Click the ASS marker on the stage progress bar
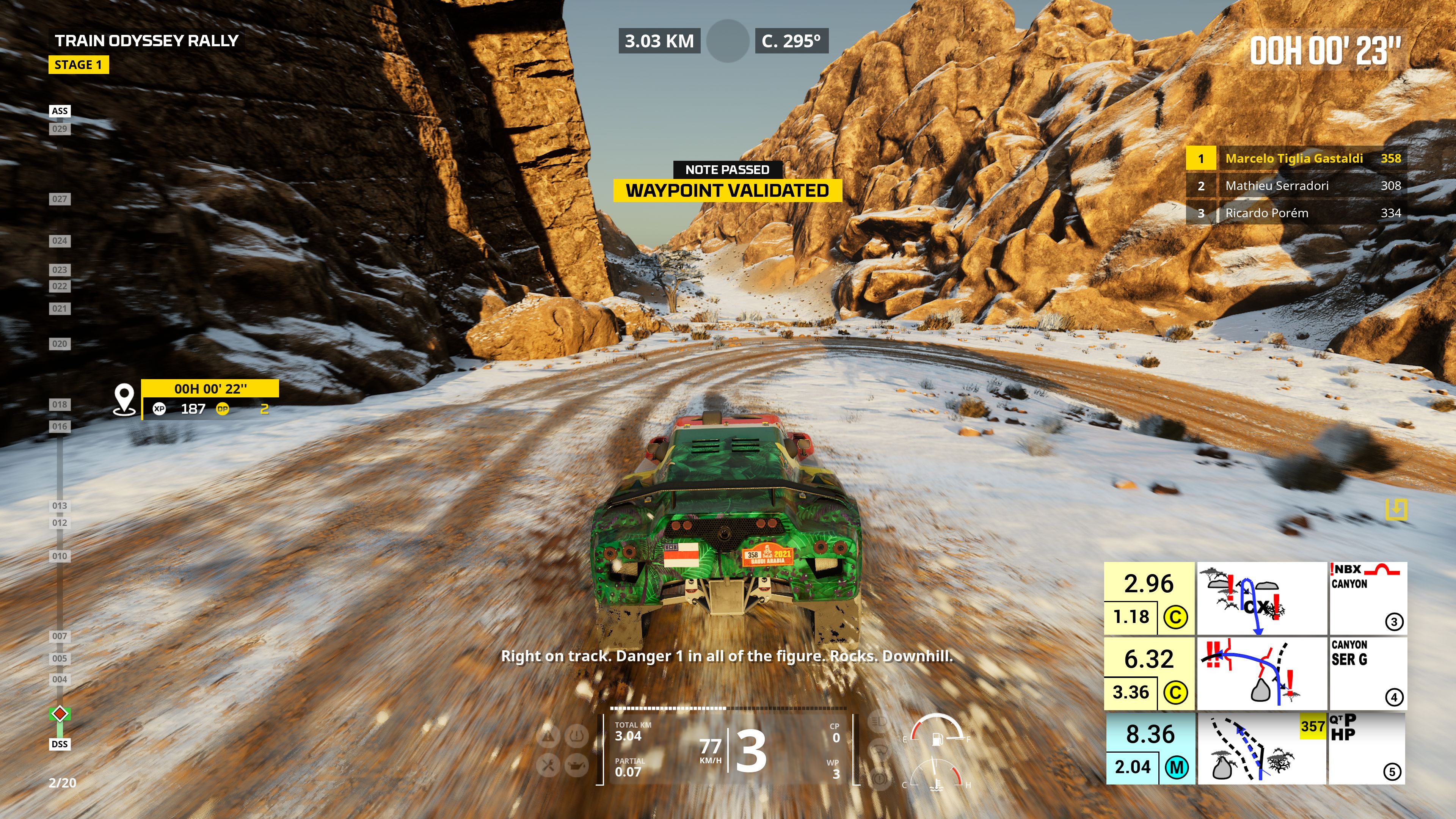 [x=60, y=111]
